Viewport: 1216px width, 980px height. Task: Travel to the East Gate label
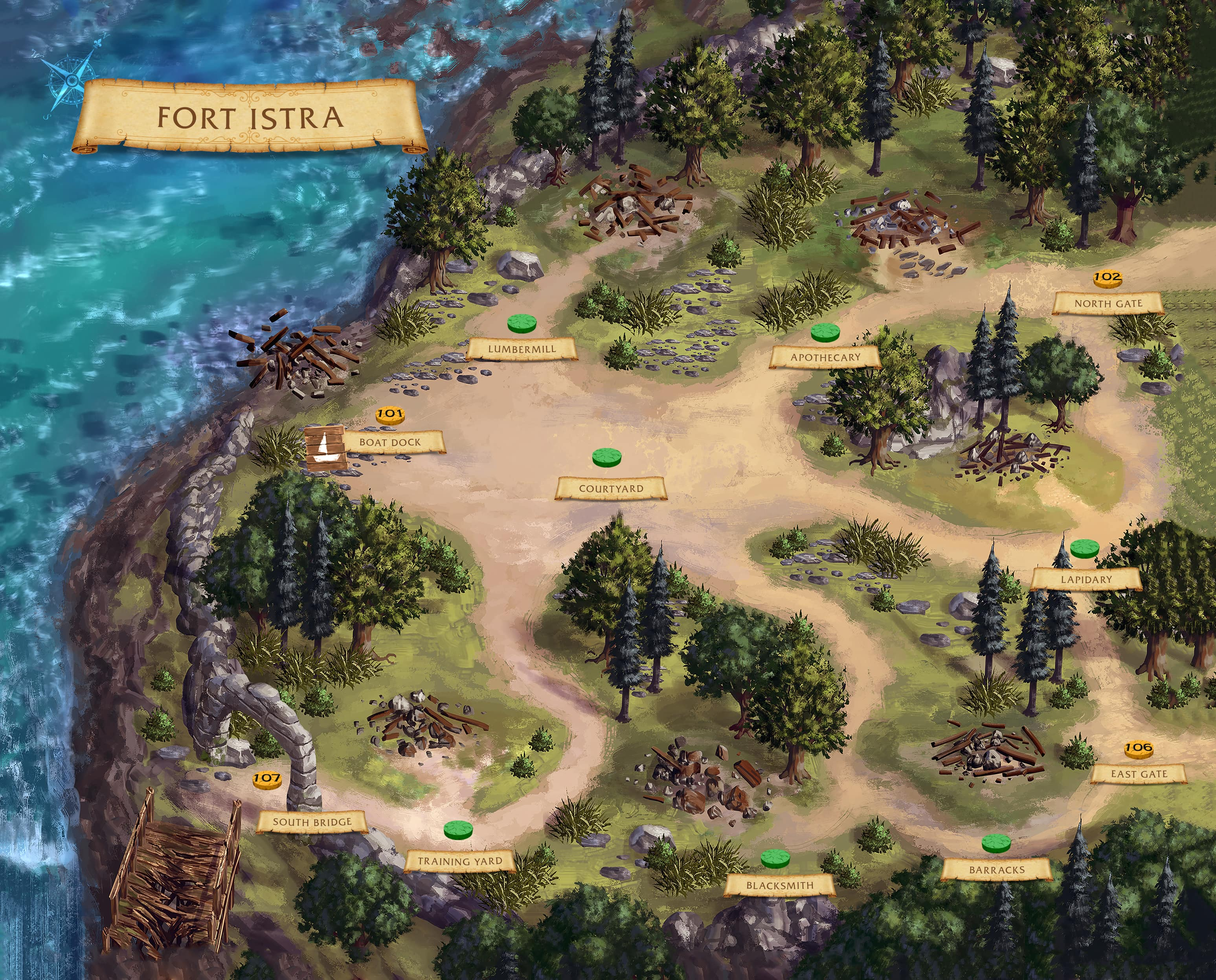click(1138, 774)
